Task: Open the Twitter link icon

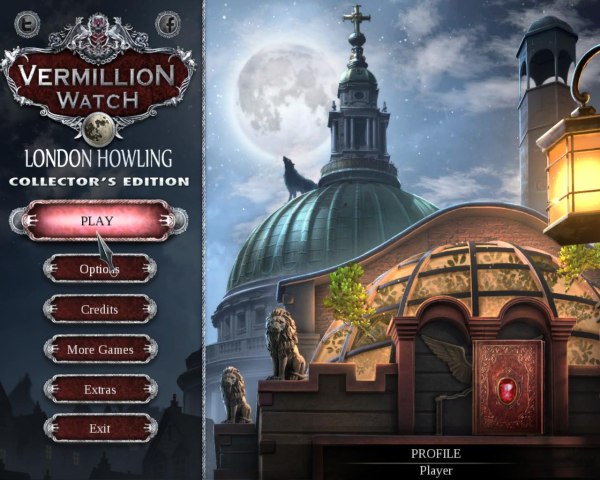Action: pyautogui.click(x=29, y=21)
